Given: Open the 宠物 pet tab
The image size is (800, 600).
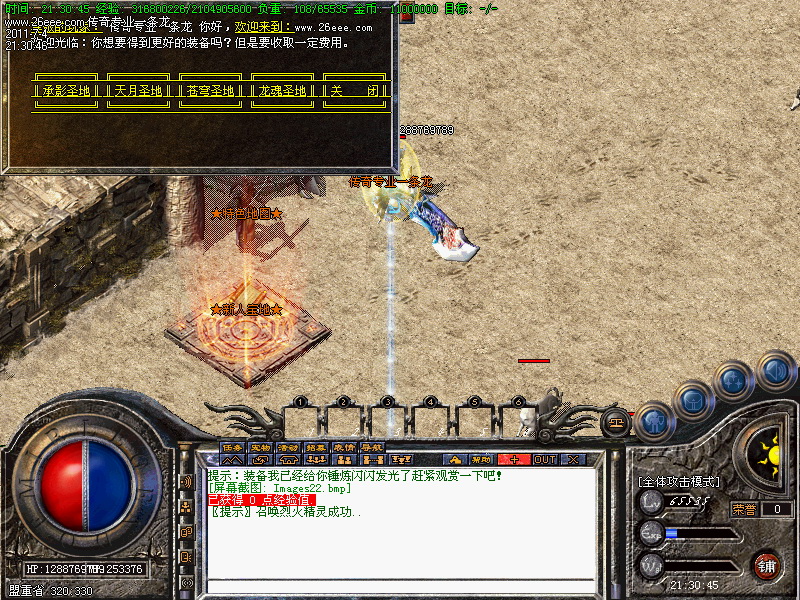Looking at the screenshot, I should pos(261,447).
